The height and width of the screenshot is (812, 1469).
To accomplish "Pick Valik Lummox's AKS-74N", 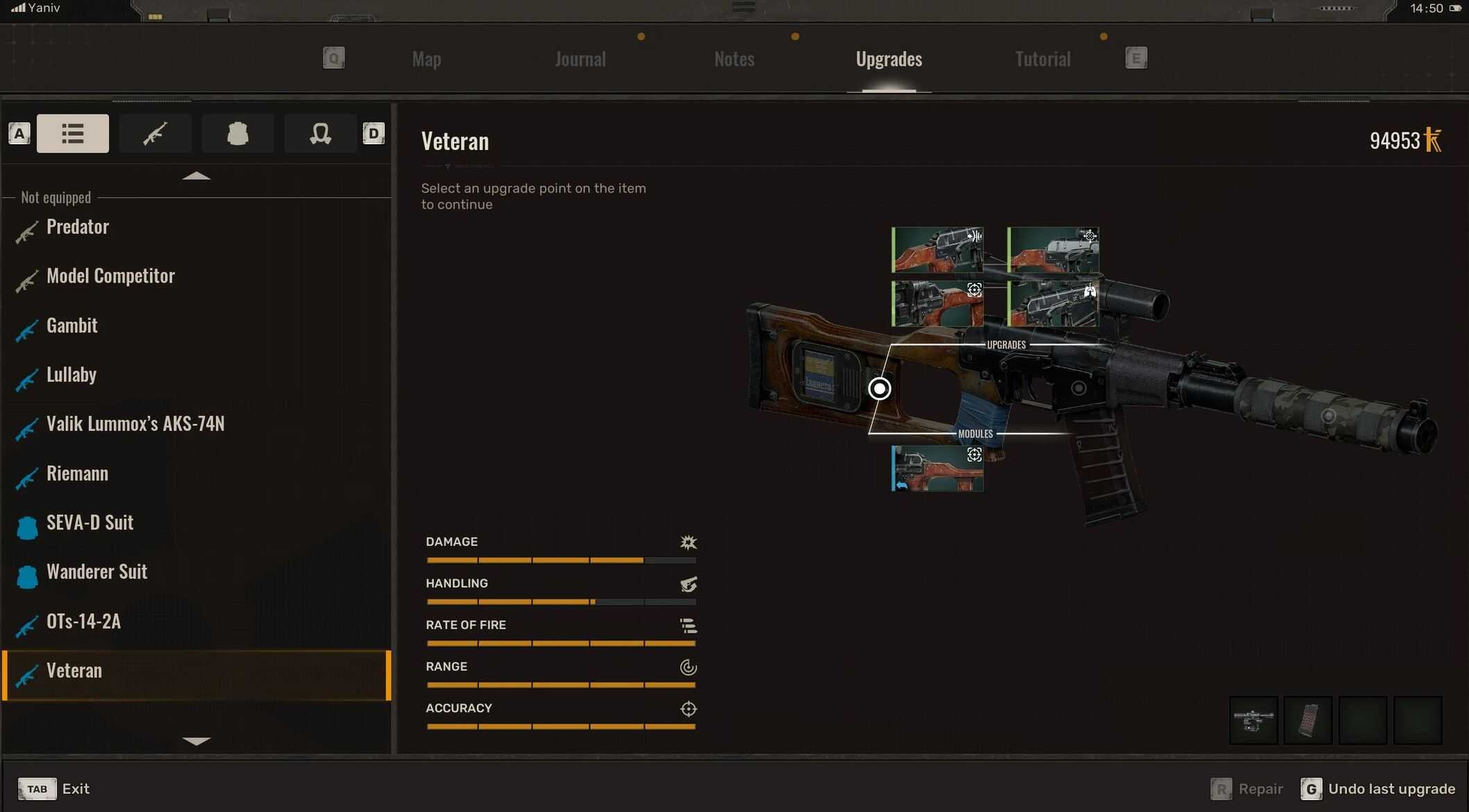I will click(135, 424).
